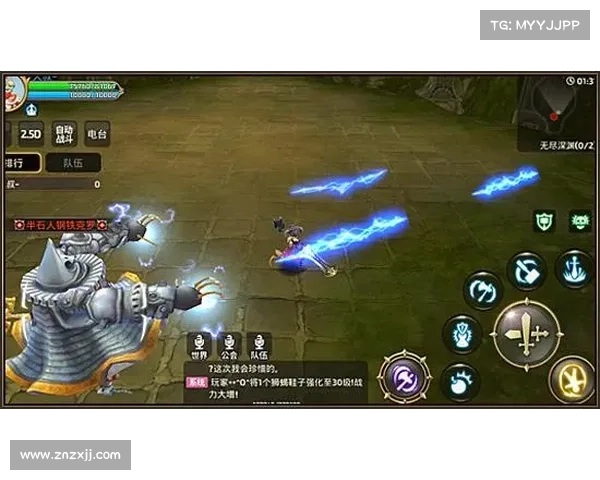The height and width of the screenshot is (480, 600).
Task: Switch to the ranking (排行) tab
Action: click(x=20, y=162)
